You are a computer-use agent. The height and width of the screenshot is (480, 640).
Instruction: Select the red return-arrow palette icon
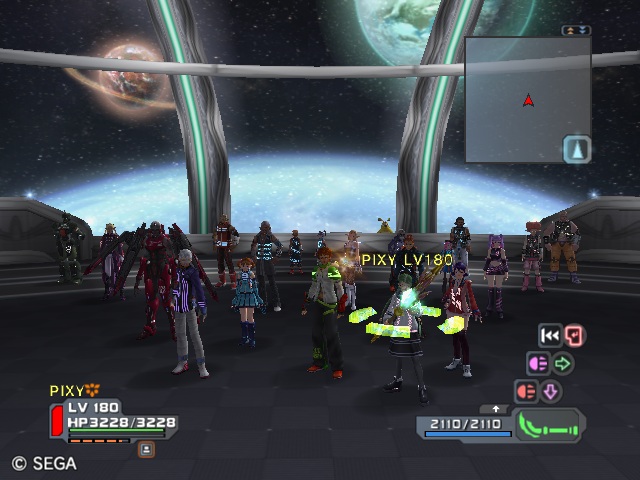[x=574, y=336]
